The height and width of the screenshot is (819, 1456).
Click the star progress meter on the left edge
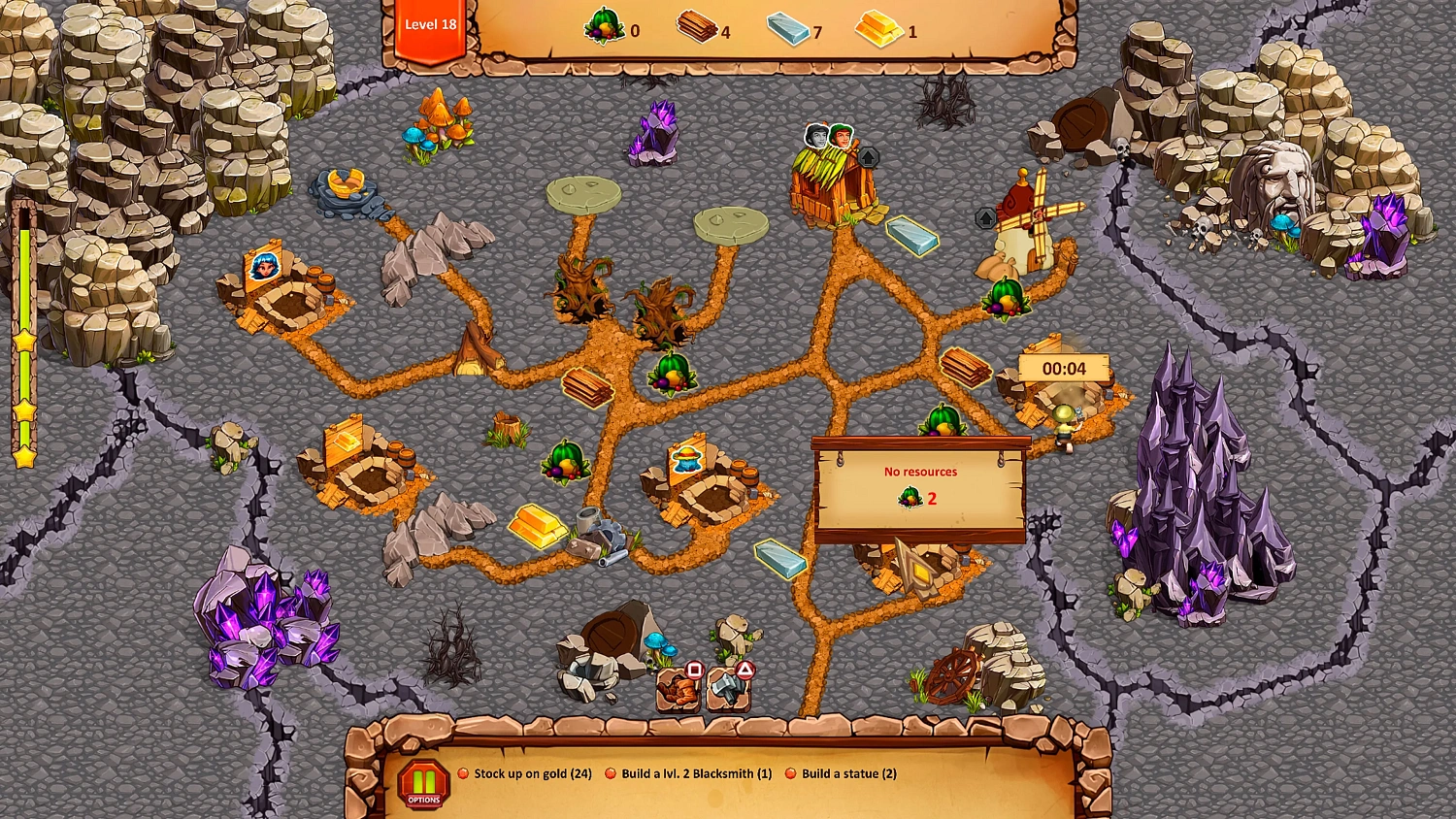coord(23,340)
